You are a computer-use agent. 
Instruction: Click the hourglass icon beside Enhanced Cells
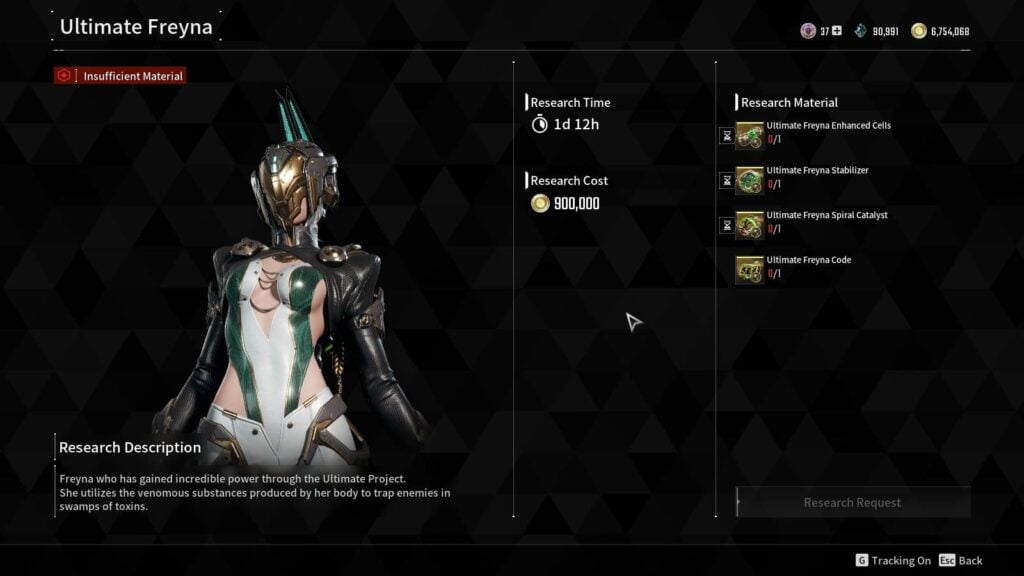coord(727,136)
